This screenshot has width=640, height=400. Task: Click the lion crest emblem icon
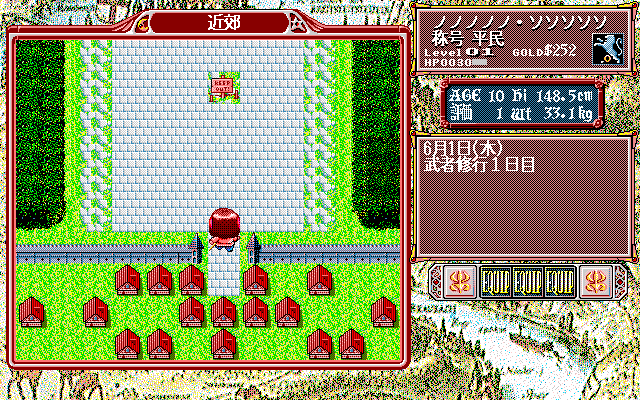[x=608, y=46]
